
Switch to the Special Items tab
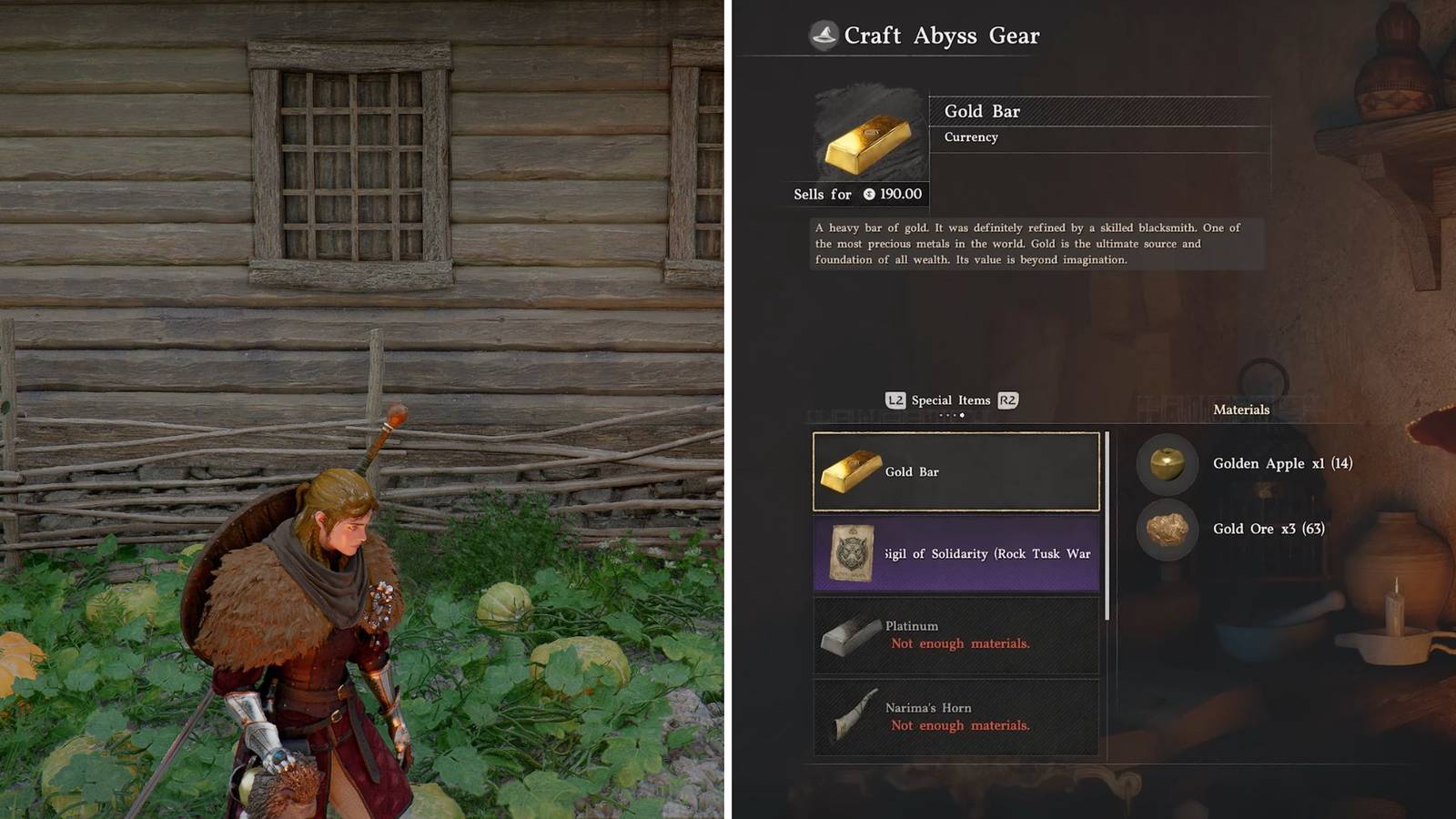(951, 399)
